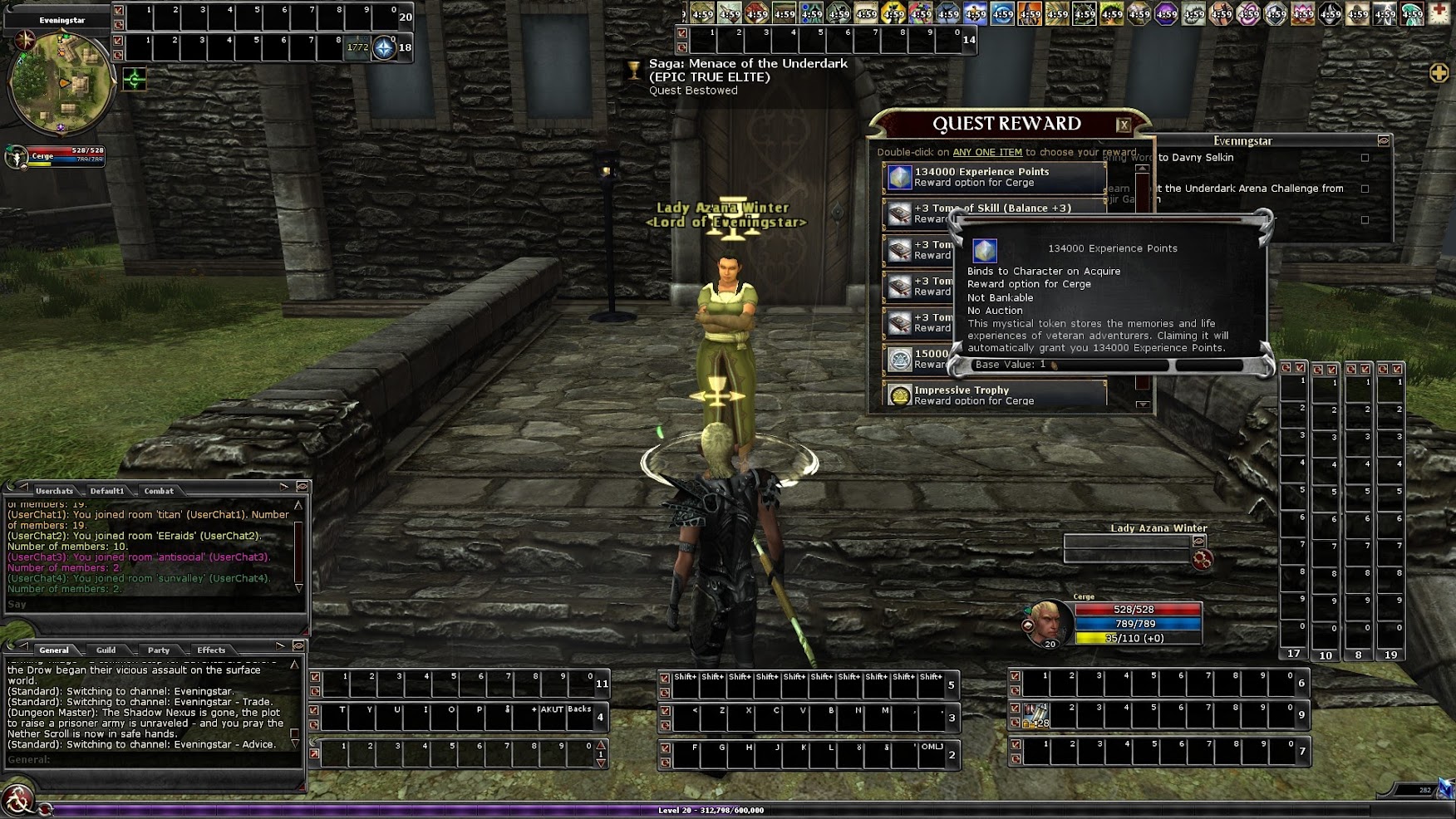1456x819 pixels.
Task: Click the green crosshair icon beside minimap
Action: (x=135, y=80)
